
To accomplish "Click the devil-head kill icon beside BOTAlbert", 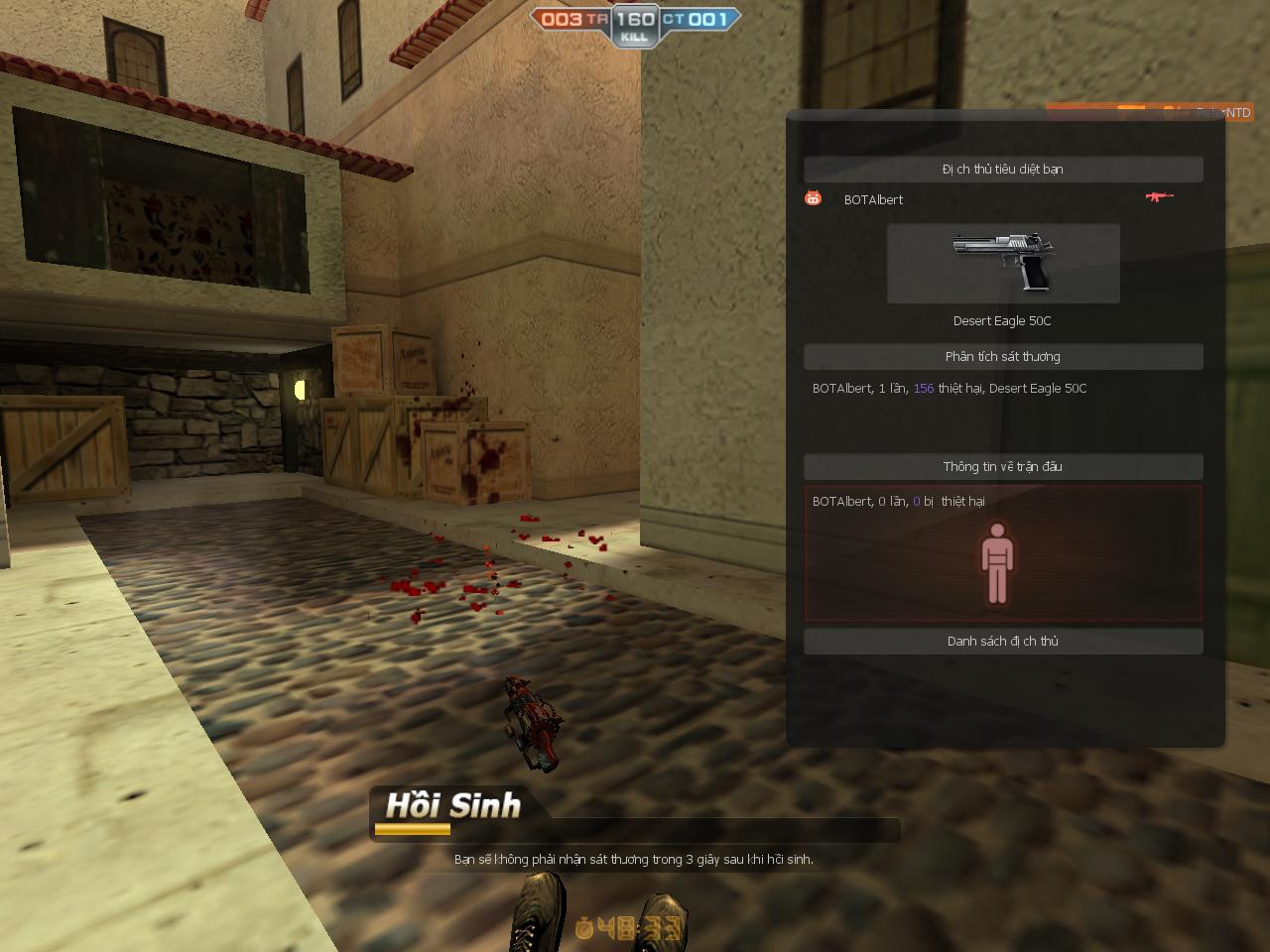I will 813,198.
